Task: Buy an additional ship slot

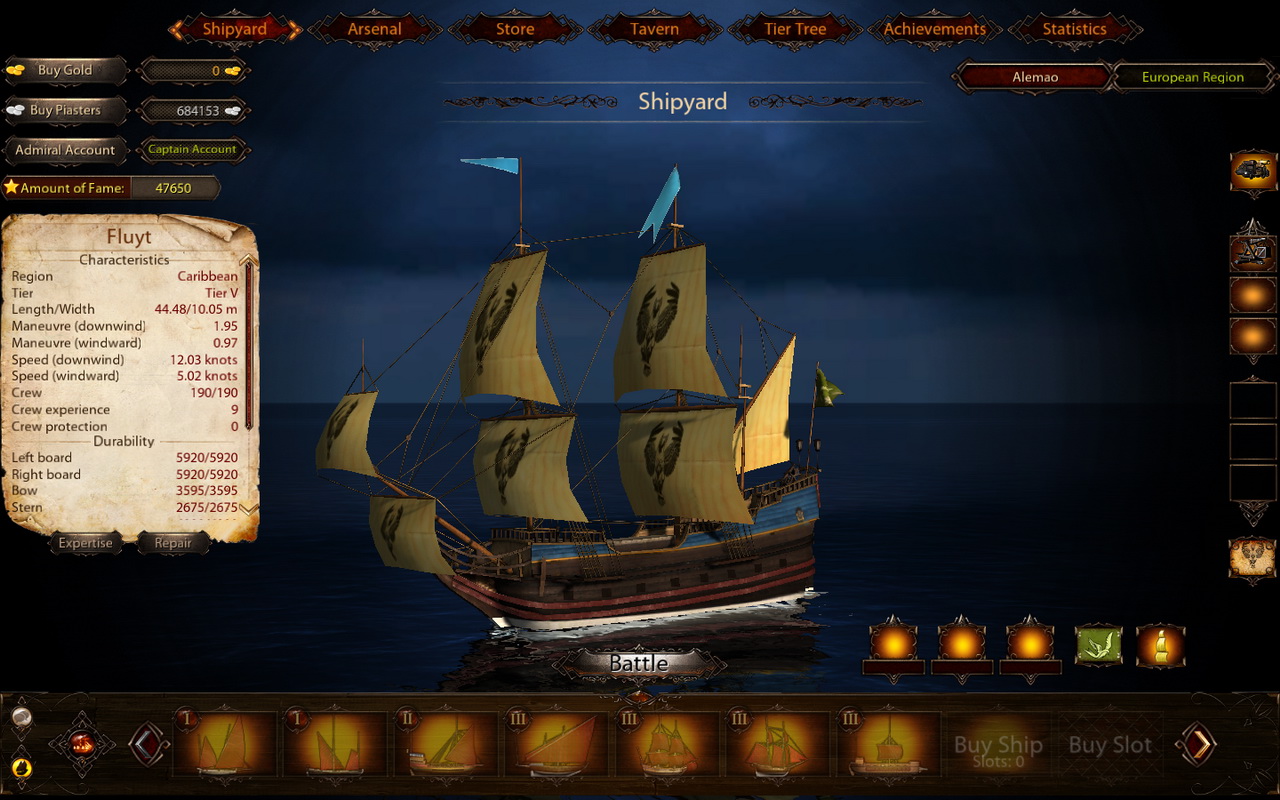Action: 1110,746
